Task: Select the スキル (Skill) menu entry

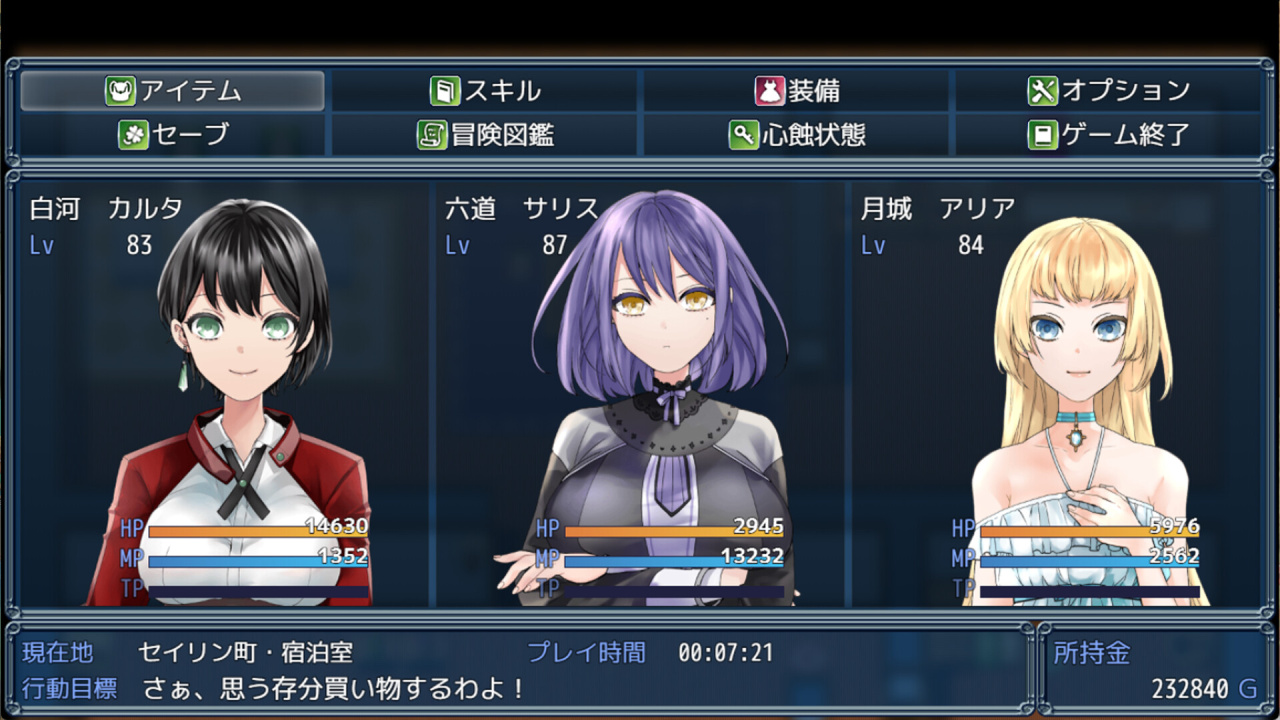Action: 485,91
